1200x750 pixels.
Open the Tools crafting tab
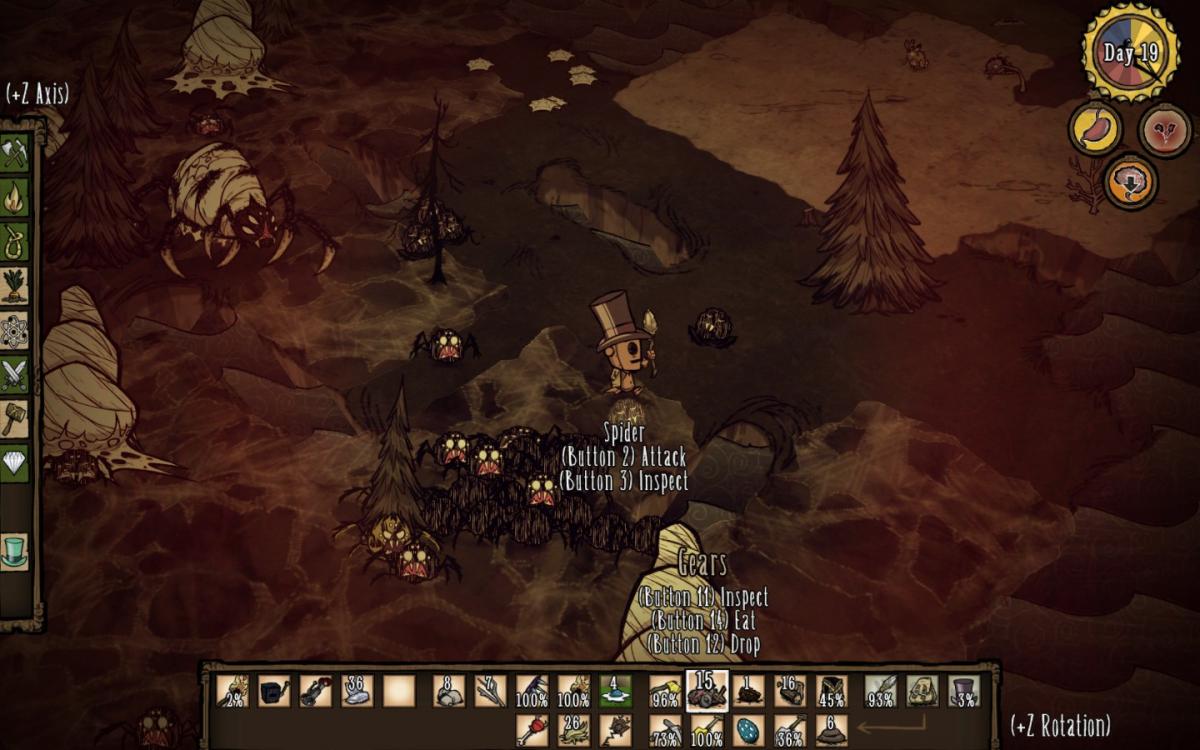[15, 153]
